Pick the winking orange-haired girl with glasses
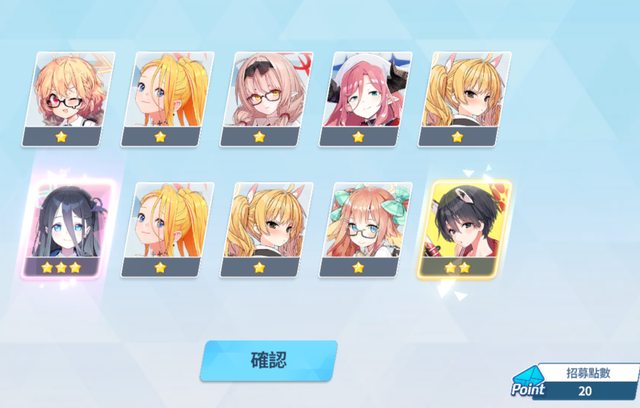Image resolution: width=640 pixels, height=408 pixels. (70, 99)
